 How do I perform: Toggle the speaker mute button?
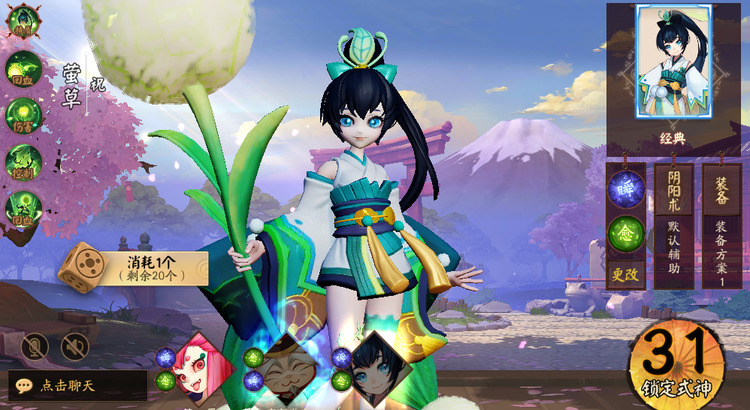(74, 346)
